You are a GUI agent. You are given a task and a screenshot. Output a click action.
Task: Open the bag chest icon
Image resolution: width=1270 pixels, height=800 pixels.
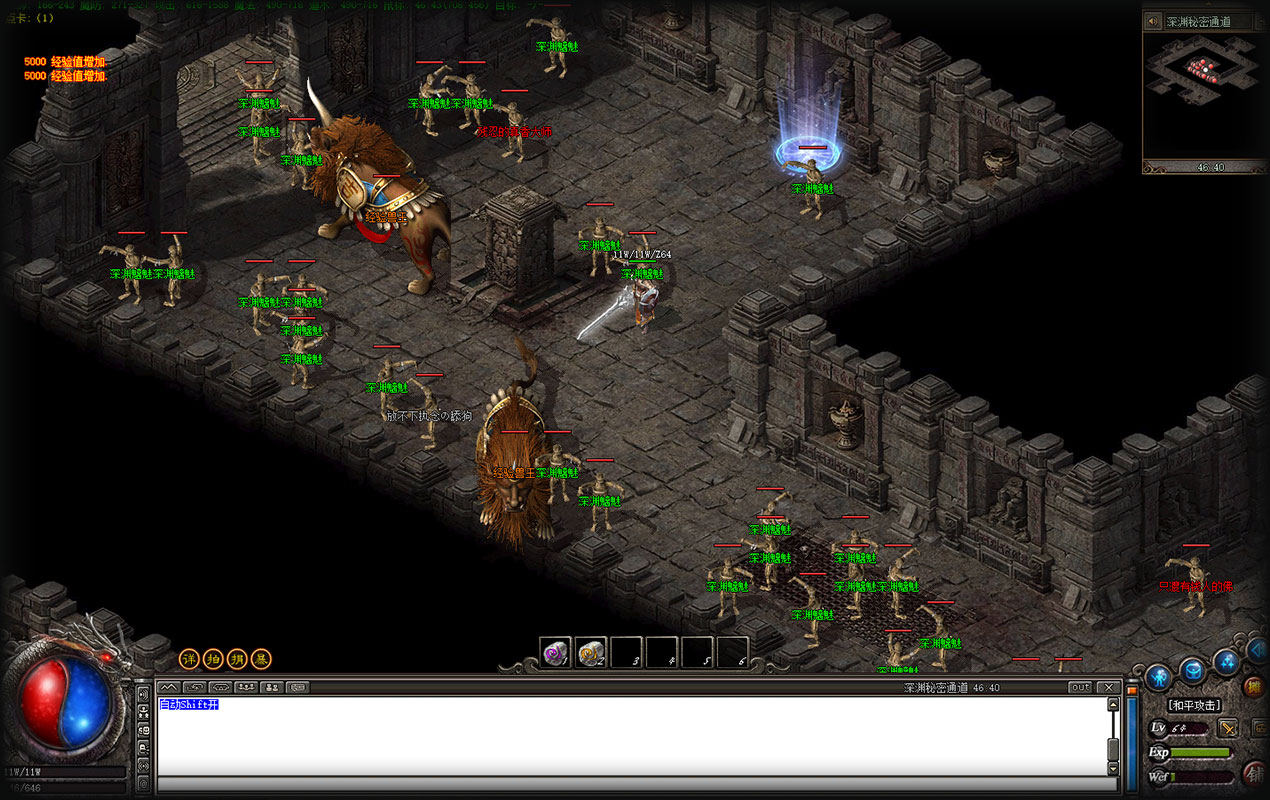(x=1192, y=670)
